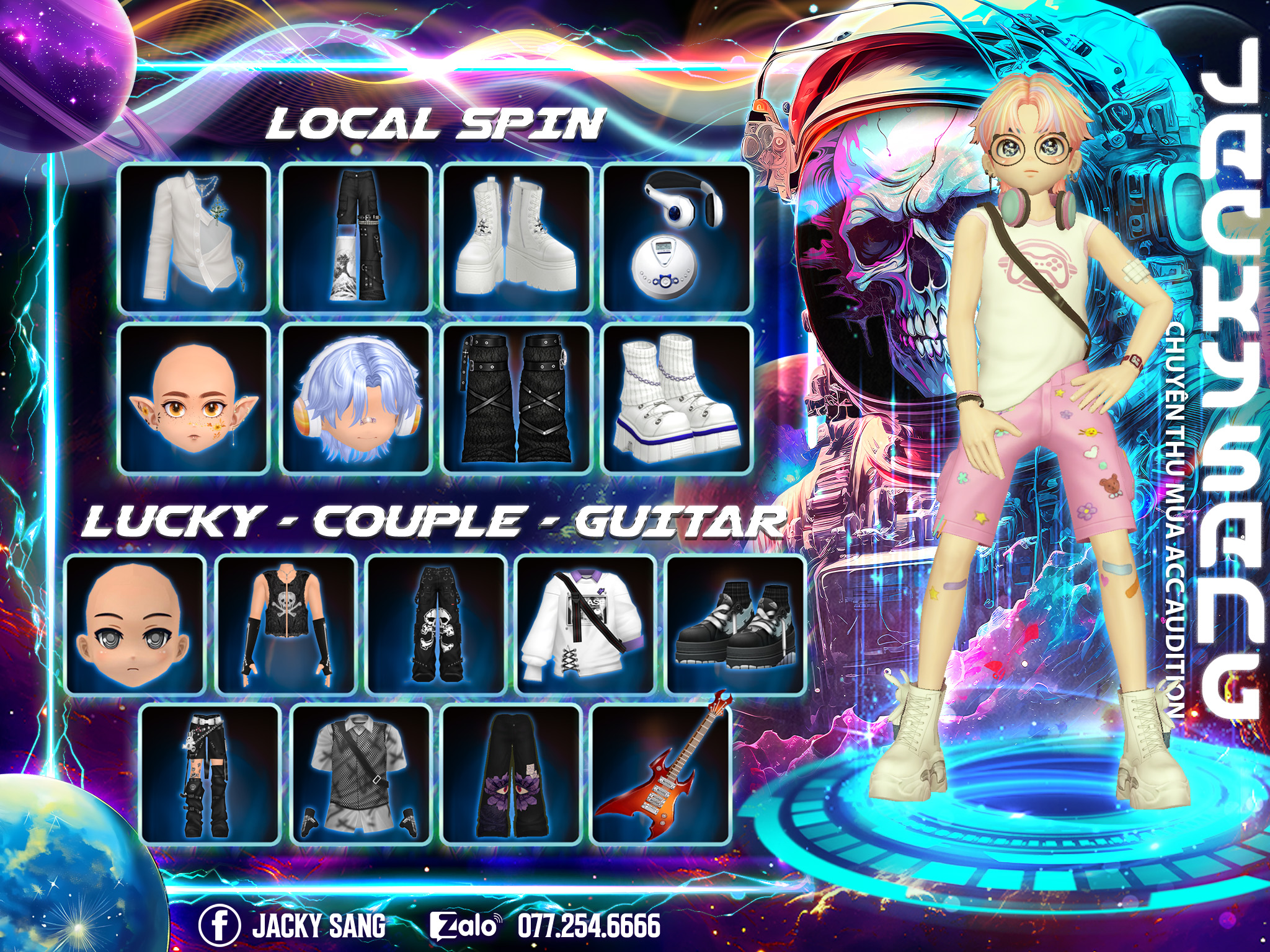Select the headphones and CD player item

point(677,238)
